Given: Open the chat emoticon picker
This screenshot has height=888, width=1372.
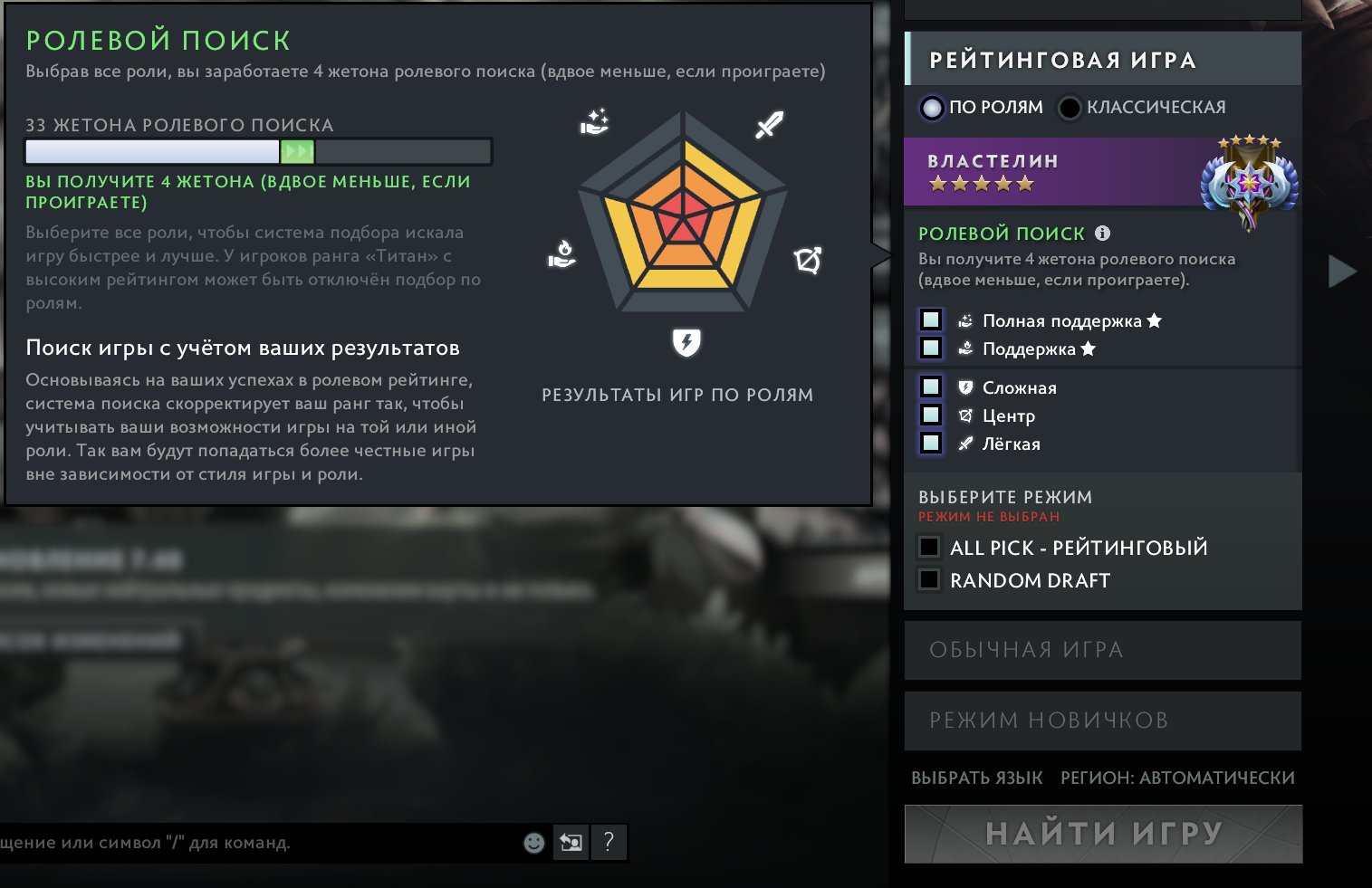Looking at the screenshot, I should pos(534,843).
